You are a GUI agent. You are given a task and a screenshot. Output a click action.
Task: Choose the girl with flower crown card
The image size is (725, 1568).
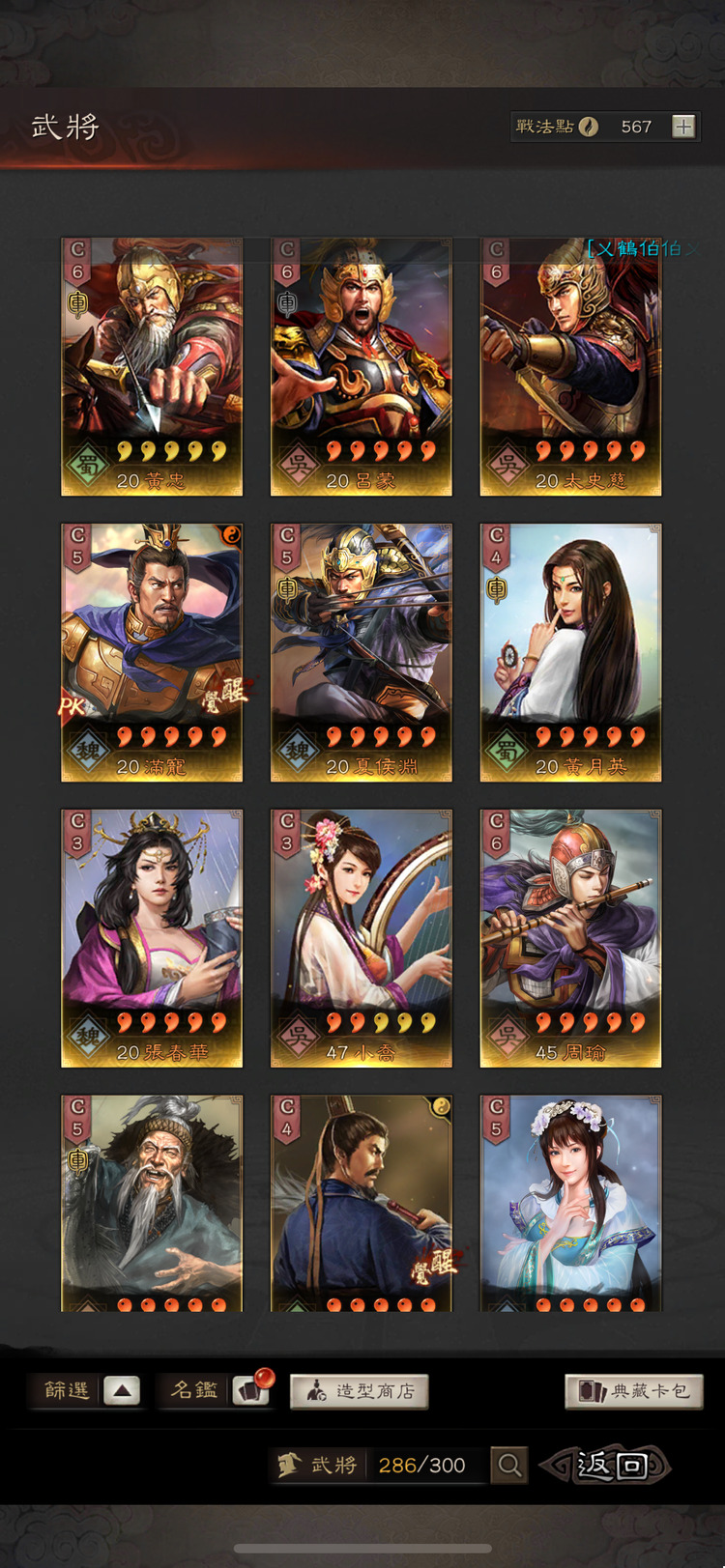[x=570, y=1203]
